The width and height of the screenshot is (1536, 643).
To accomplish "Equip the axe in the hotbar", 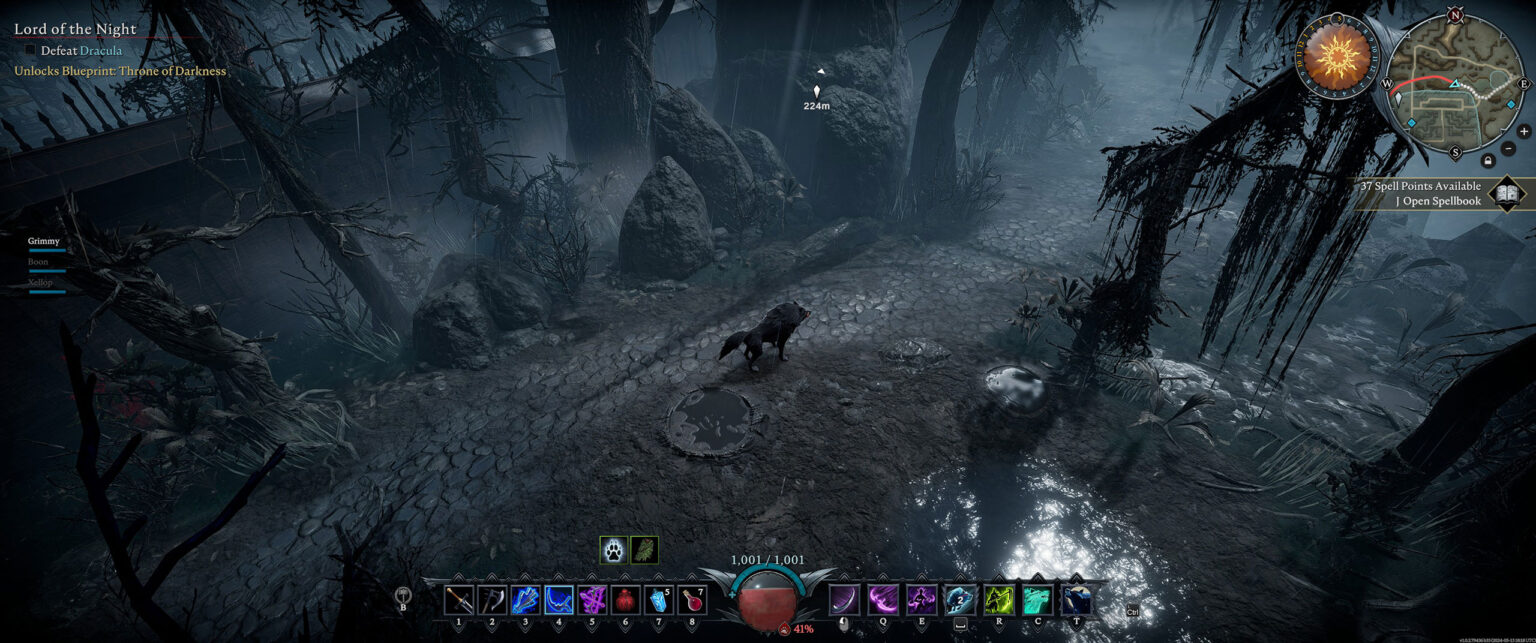I will pyautogui.click(x=492, y=600).
